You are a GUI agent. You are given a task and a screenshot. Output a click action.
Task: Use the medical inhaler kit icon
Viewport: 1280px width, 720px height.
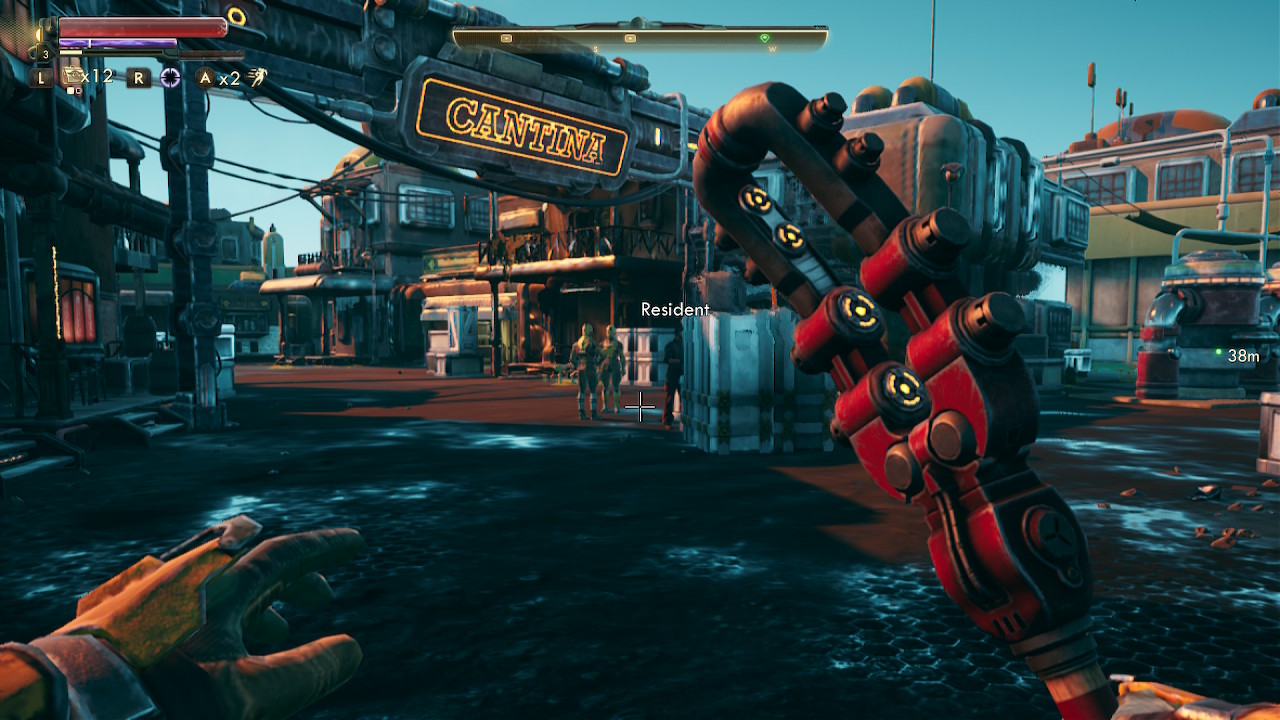[x=71, y=76]
